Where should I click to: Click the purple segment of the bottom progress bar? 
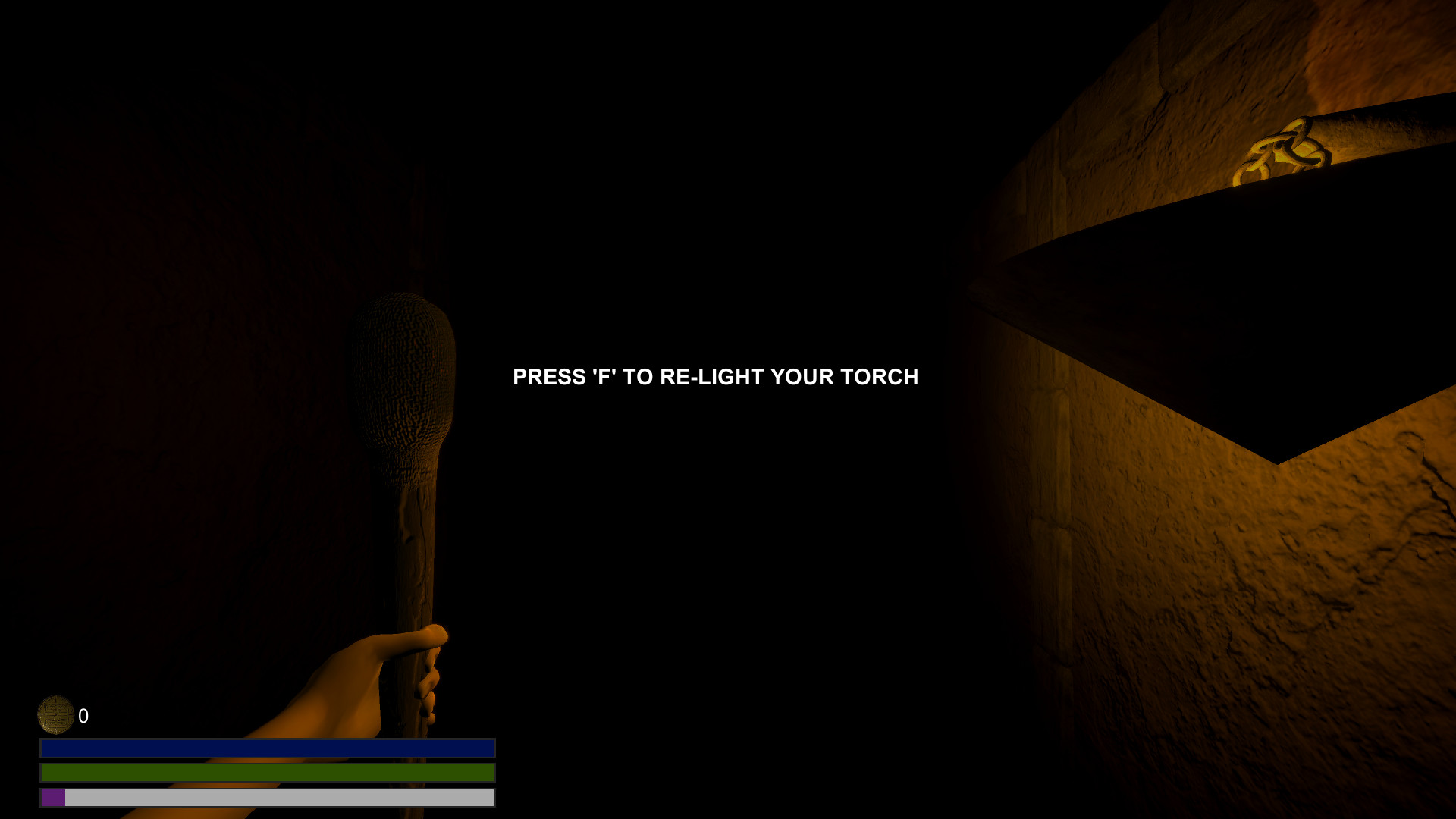52,798
